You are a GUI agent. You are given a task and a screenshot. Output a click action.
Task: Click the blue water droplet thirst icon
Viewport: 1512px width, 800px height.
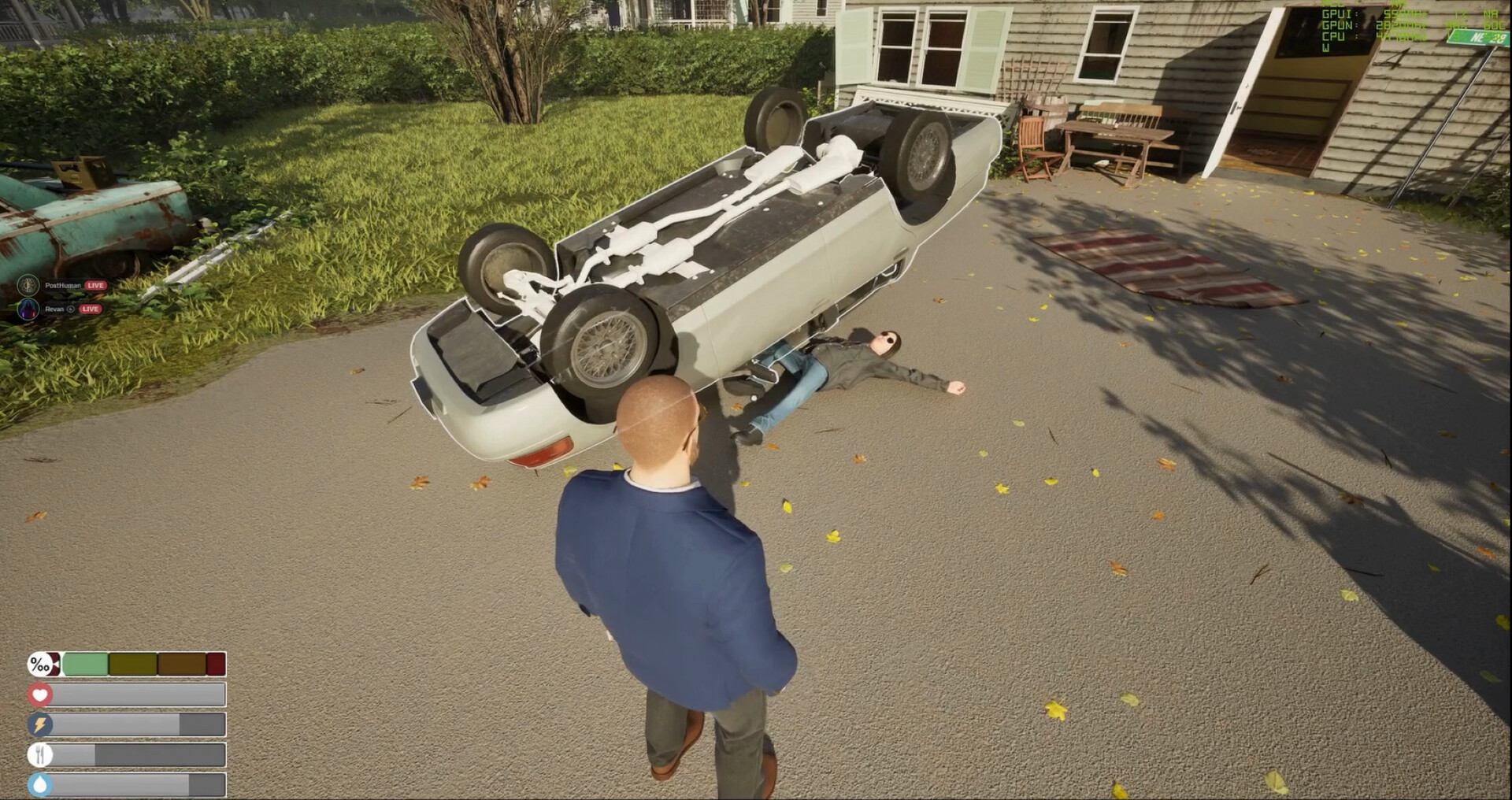point(39,783)
